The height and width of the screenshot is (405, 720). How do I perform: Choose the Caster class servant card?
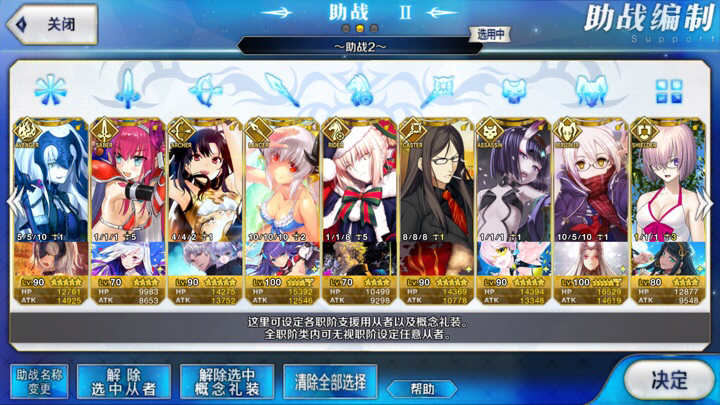pos(435,180)
